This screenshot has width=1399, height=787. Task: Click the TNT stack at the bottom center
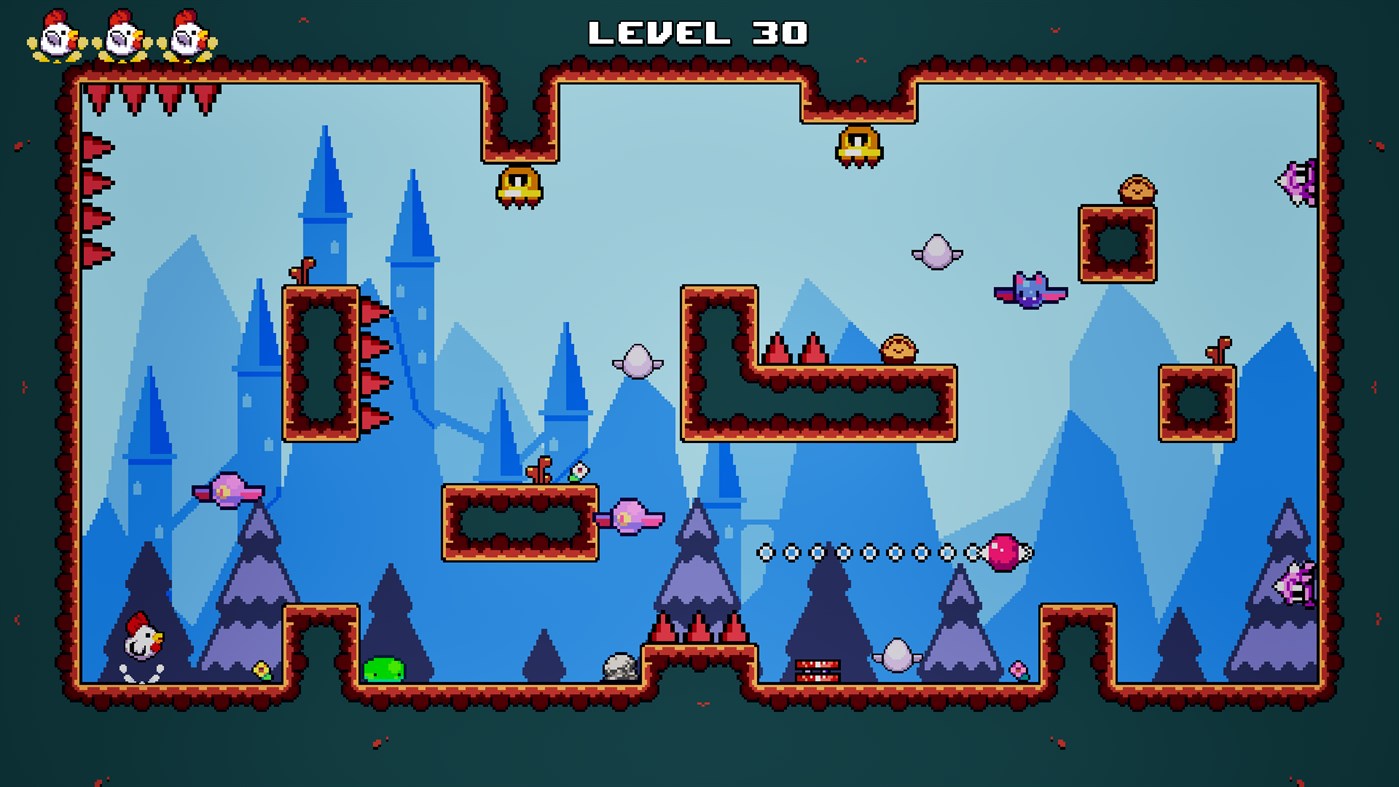[x=820, y=668]
